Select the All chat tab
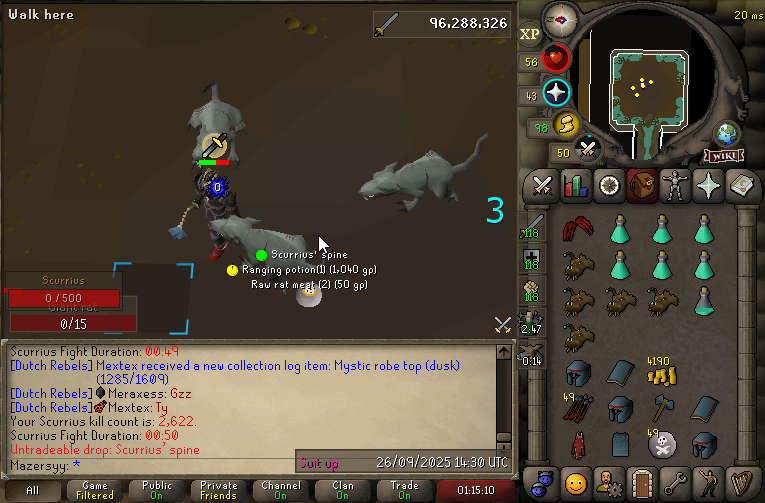This screenshot has width=765, height=503. point(32,490)
